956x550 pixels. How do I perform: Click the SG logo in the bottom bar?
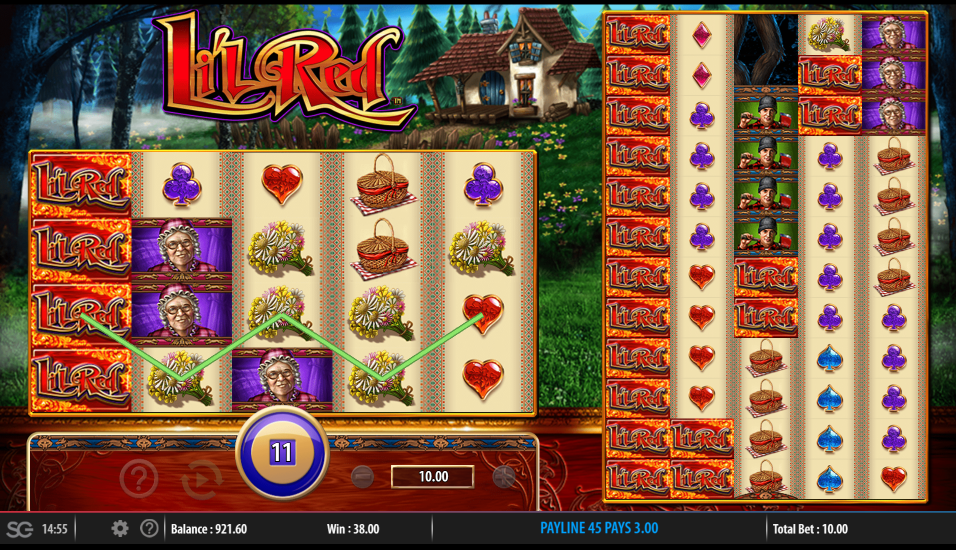click(x=19, y=529)
